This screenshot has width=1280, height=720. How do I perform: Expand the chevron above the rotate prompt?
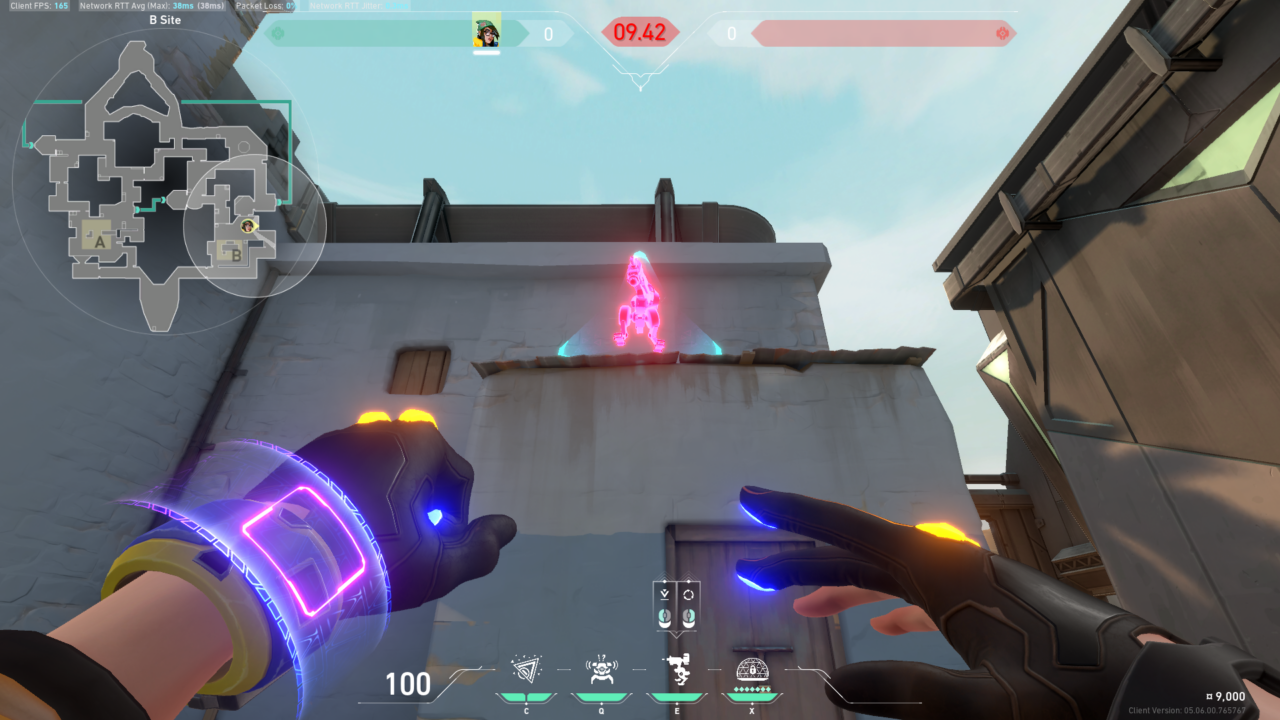point(688,576)
